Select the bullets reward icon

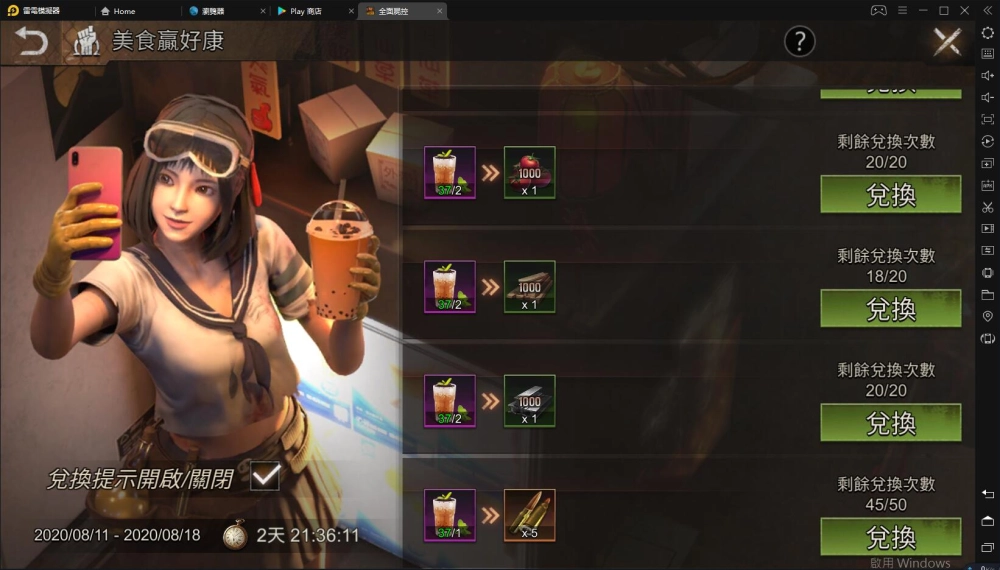tap(529, 515)
